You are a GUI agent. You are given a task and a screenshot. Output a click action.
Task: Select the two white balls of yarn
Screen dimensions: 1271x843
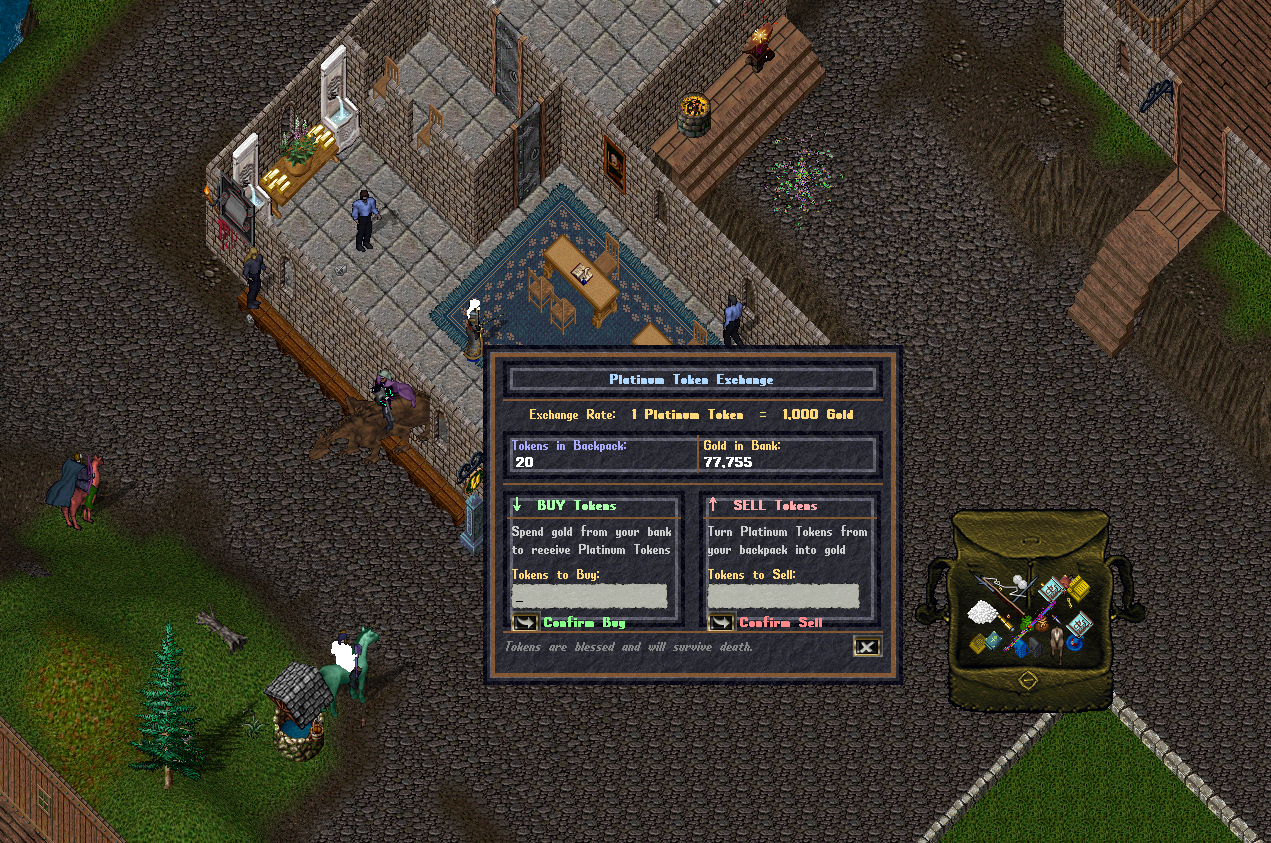(1020, 581)
